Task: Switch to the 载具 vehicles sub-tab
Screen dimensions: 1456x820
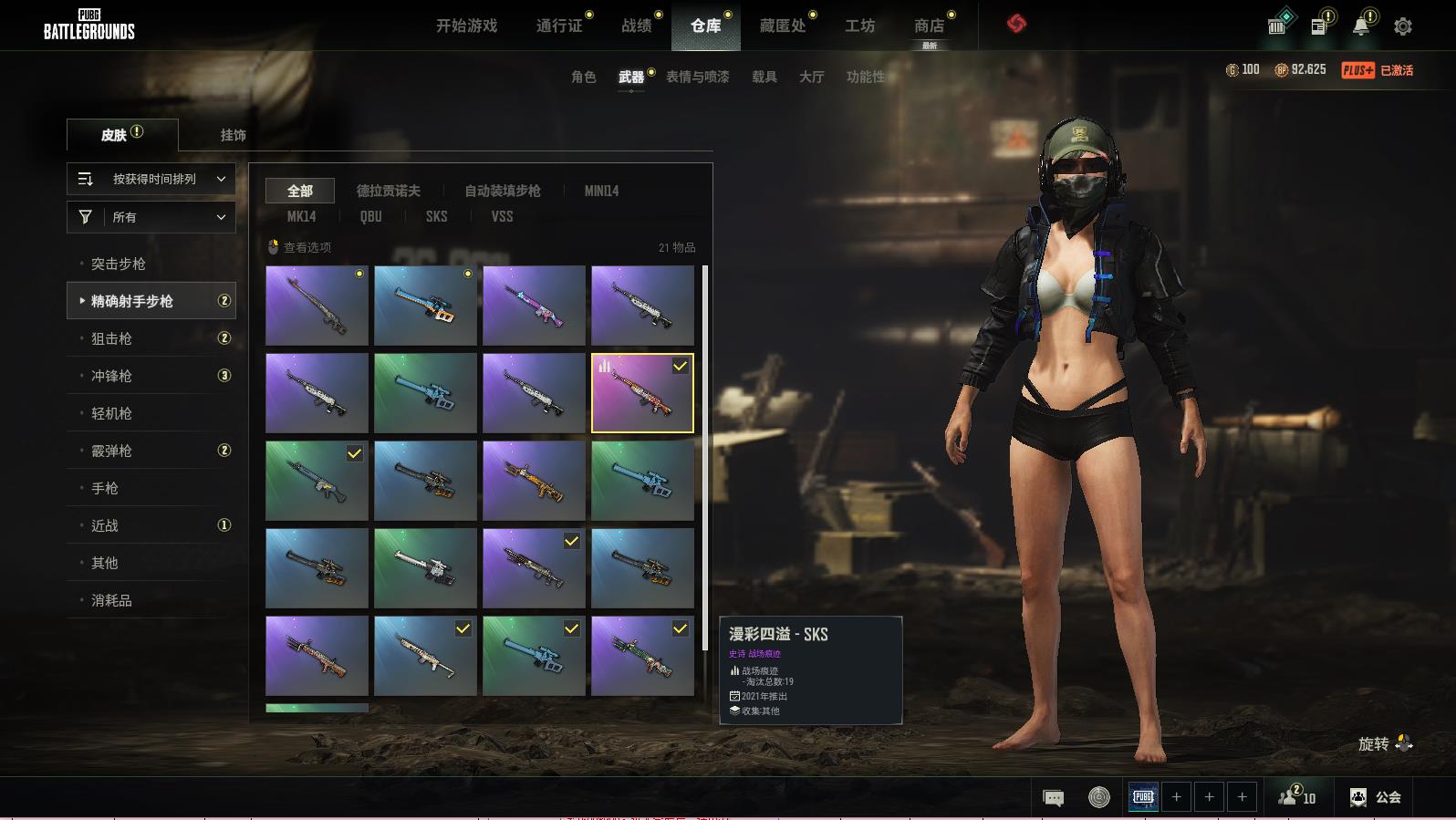Action: pos(764,77)
